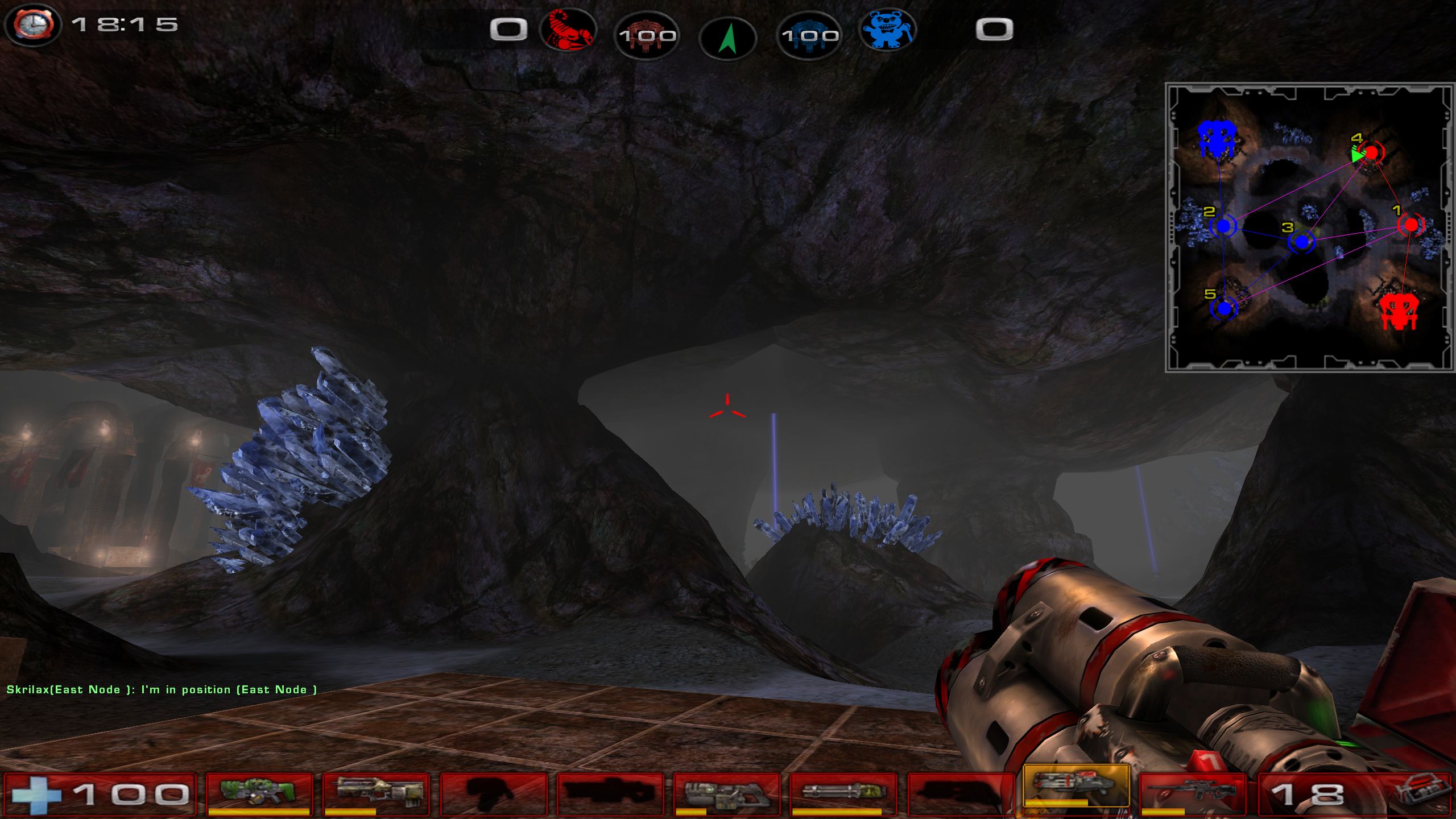The height and width of the screenshot is (819, 1456).
Task: Click the red scorpion team icon
Action: click(x=569, y=30)
